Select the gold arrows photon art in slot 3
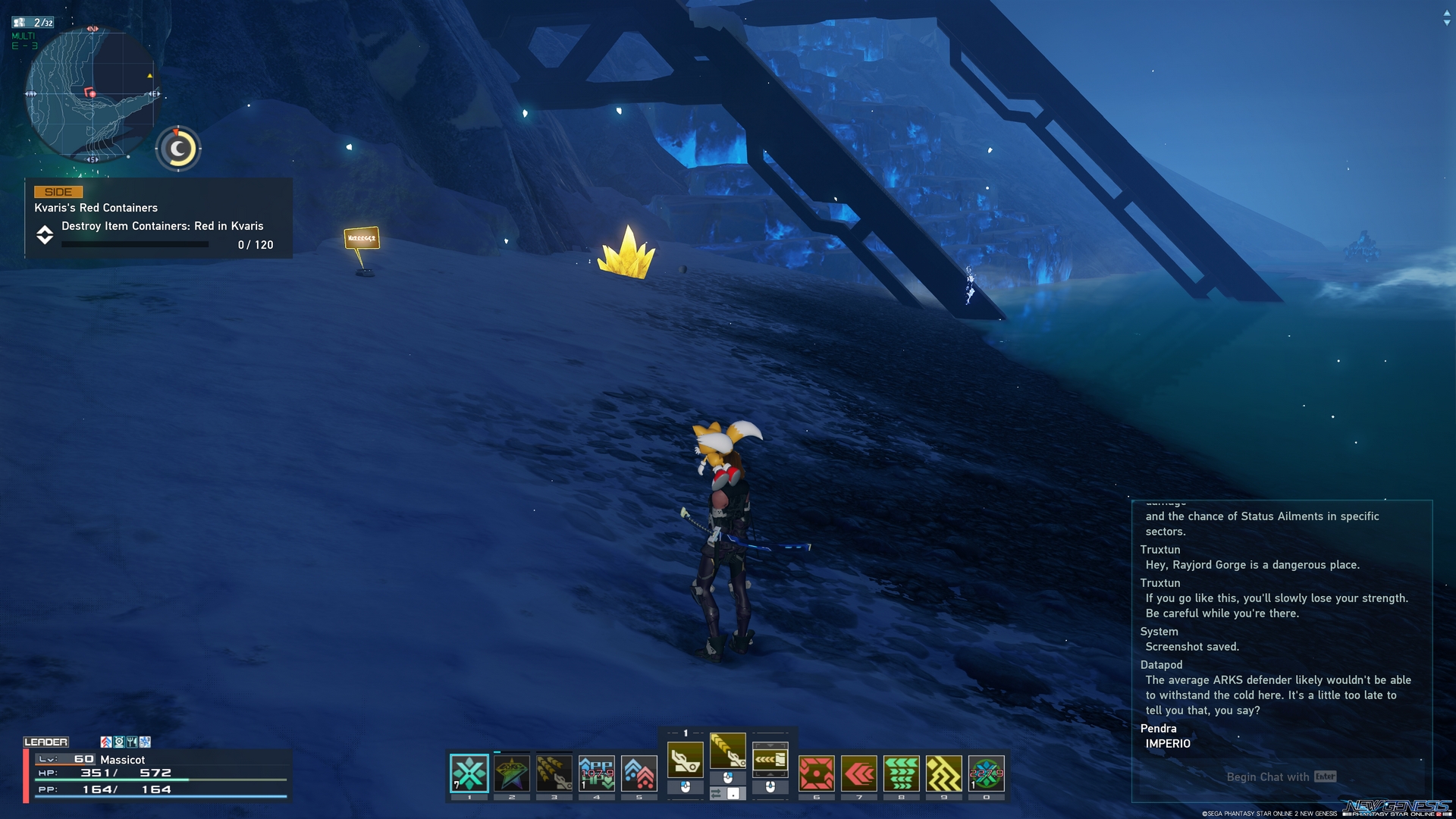1456x819 pixels. click(554, 773)
